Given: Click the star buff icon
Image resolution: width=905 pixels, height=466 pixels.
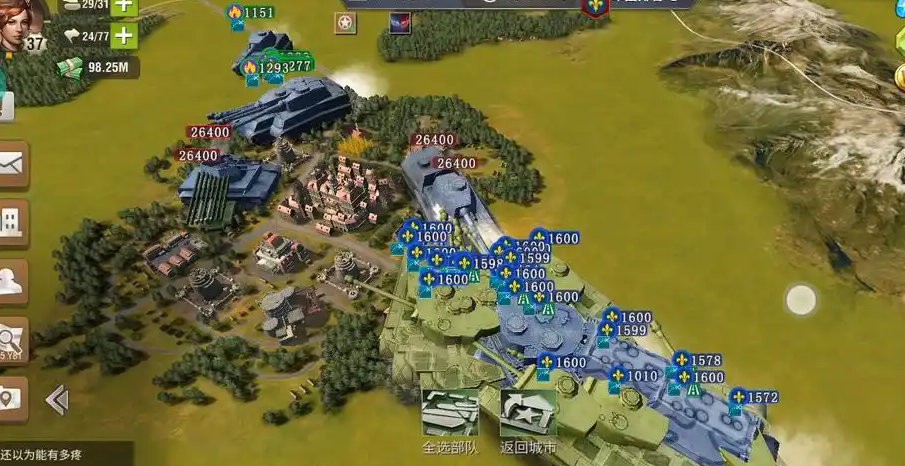Looking at the screenshot, I should (345, 23).
